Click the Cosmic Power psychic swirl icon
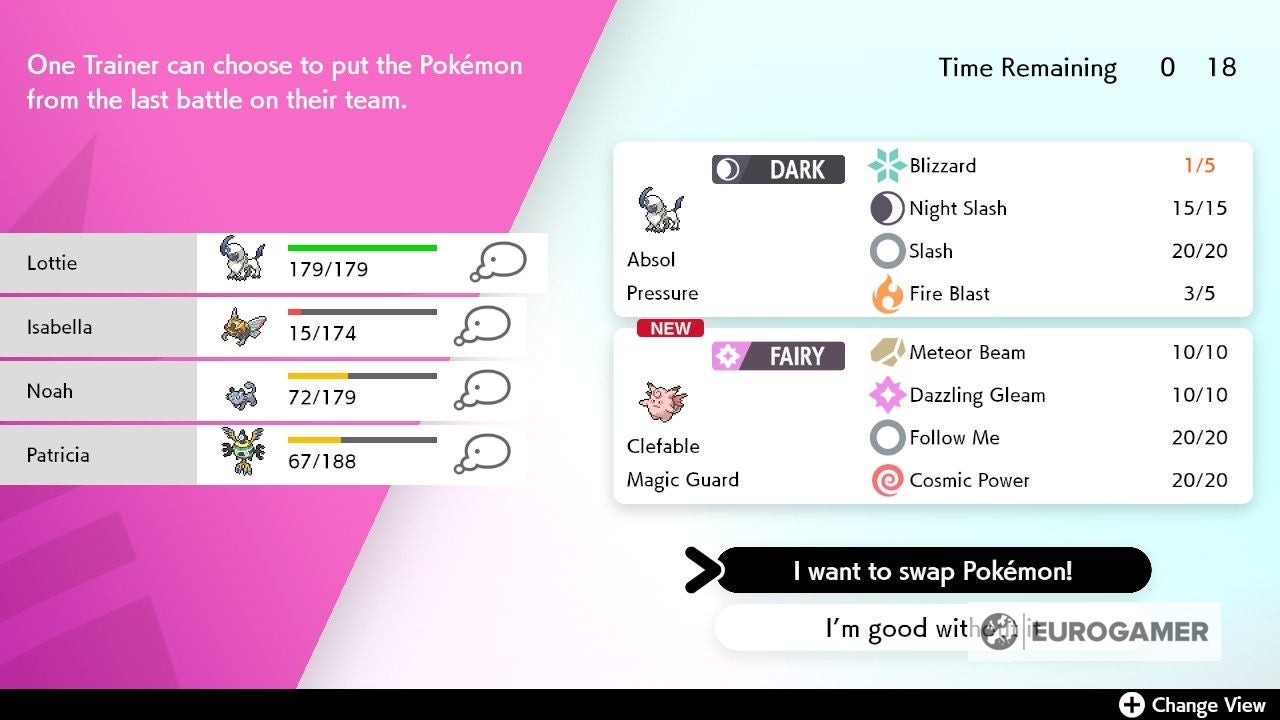Image resolution: width=1280 pixels, height=720 pixels. click(x=888, y=480)
